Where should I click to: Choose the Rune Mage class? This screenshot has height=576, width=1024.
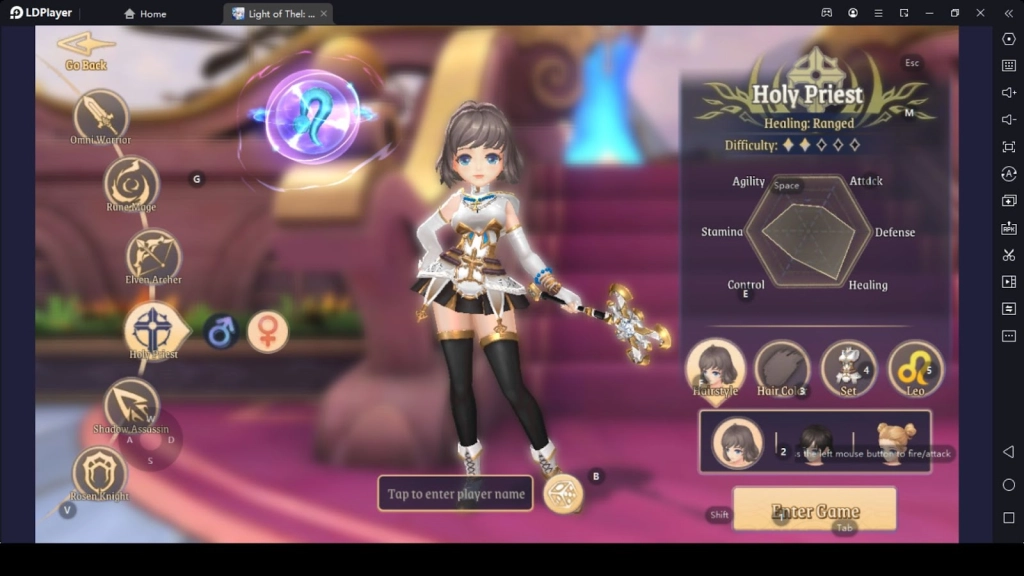click(x=131, y=181)
